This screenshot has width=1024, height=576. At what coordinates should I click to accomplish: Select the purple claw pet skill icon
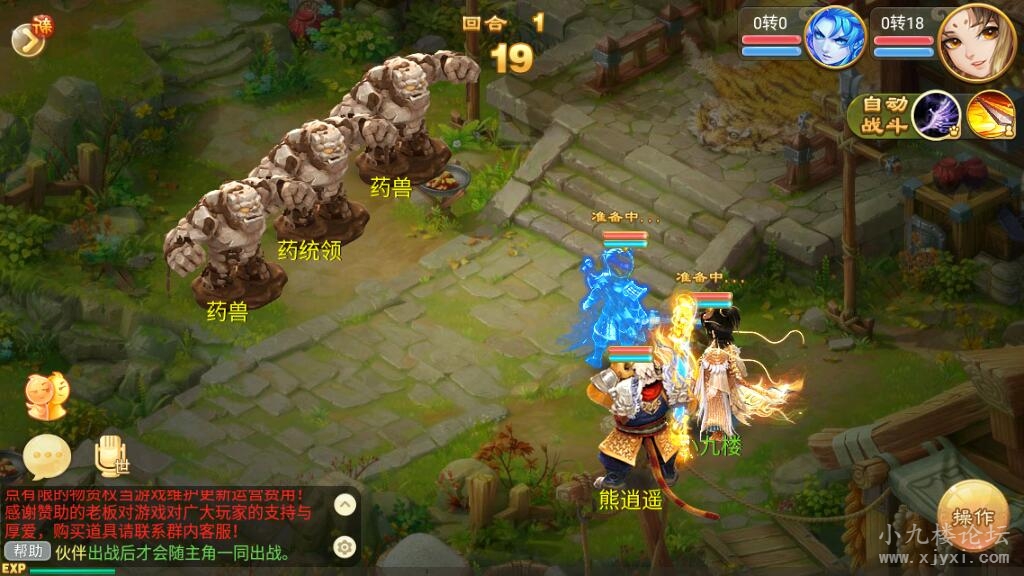click(936, 115)
